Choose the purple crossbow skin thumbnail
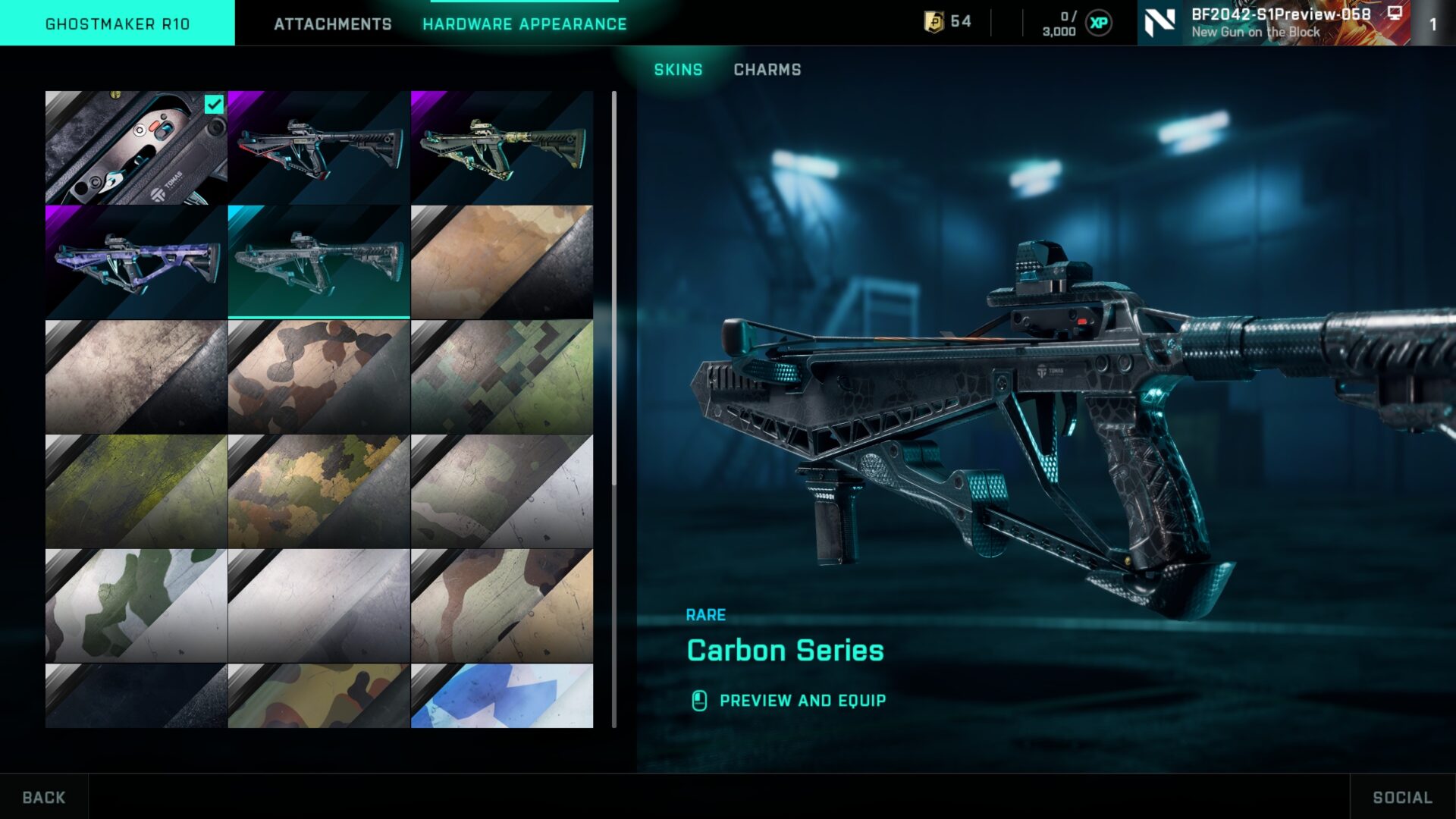The image size is (1456, 819). coord(136,262)
